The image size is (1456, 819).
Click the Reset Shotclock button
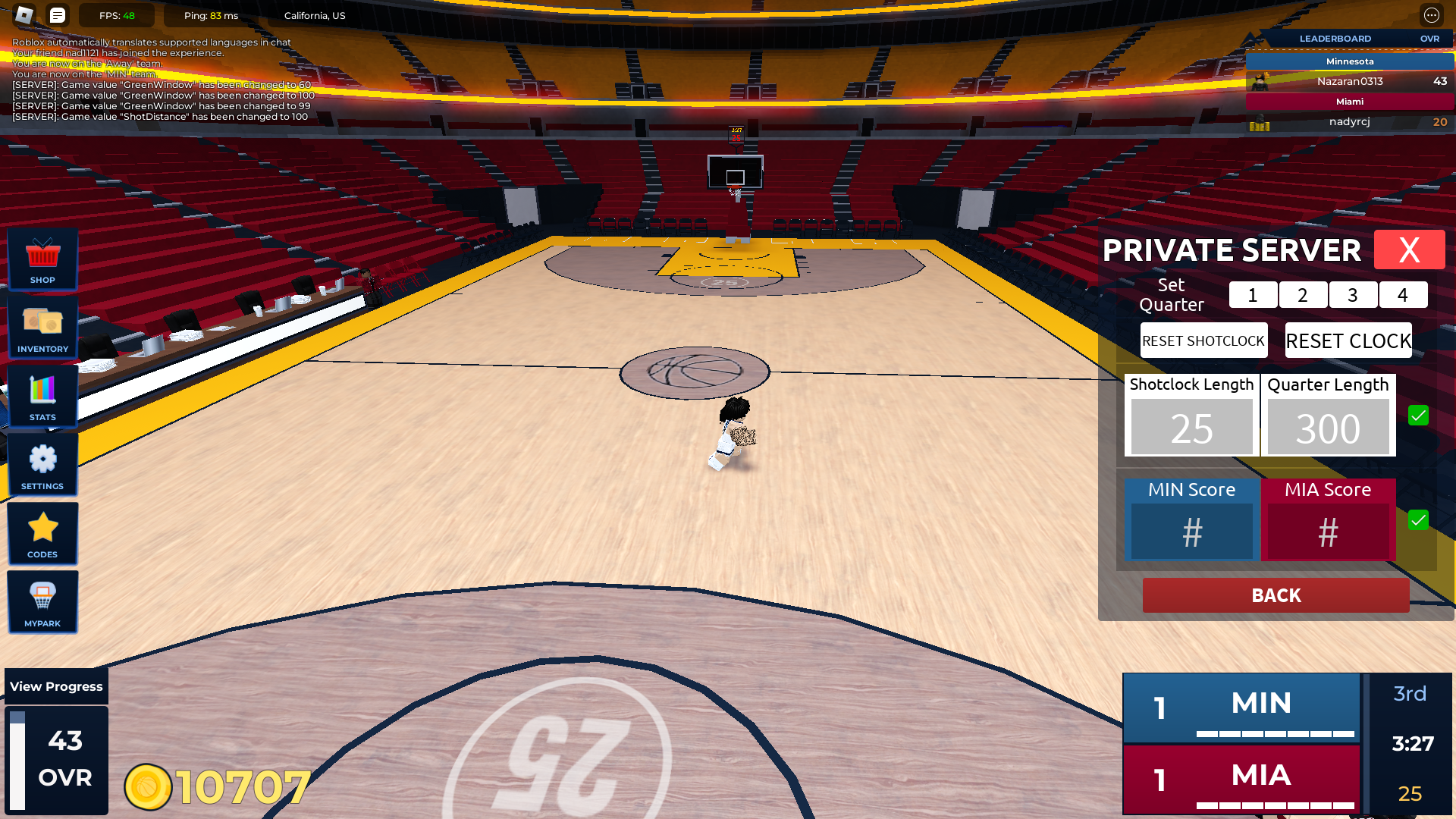coord(1203,340)
